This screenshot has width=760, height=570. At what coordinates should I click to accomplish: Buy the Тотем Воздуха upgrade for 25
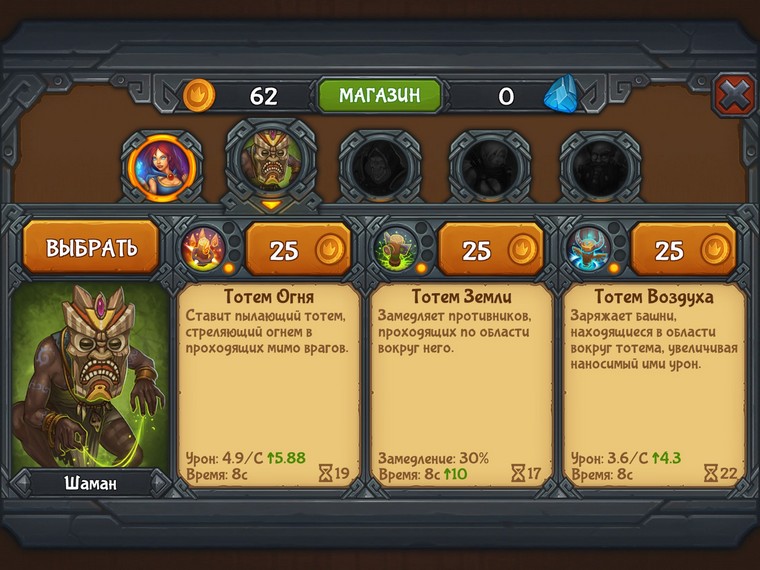(683, 250)
